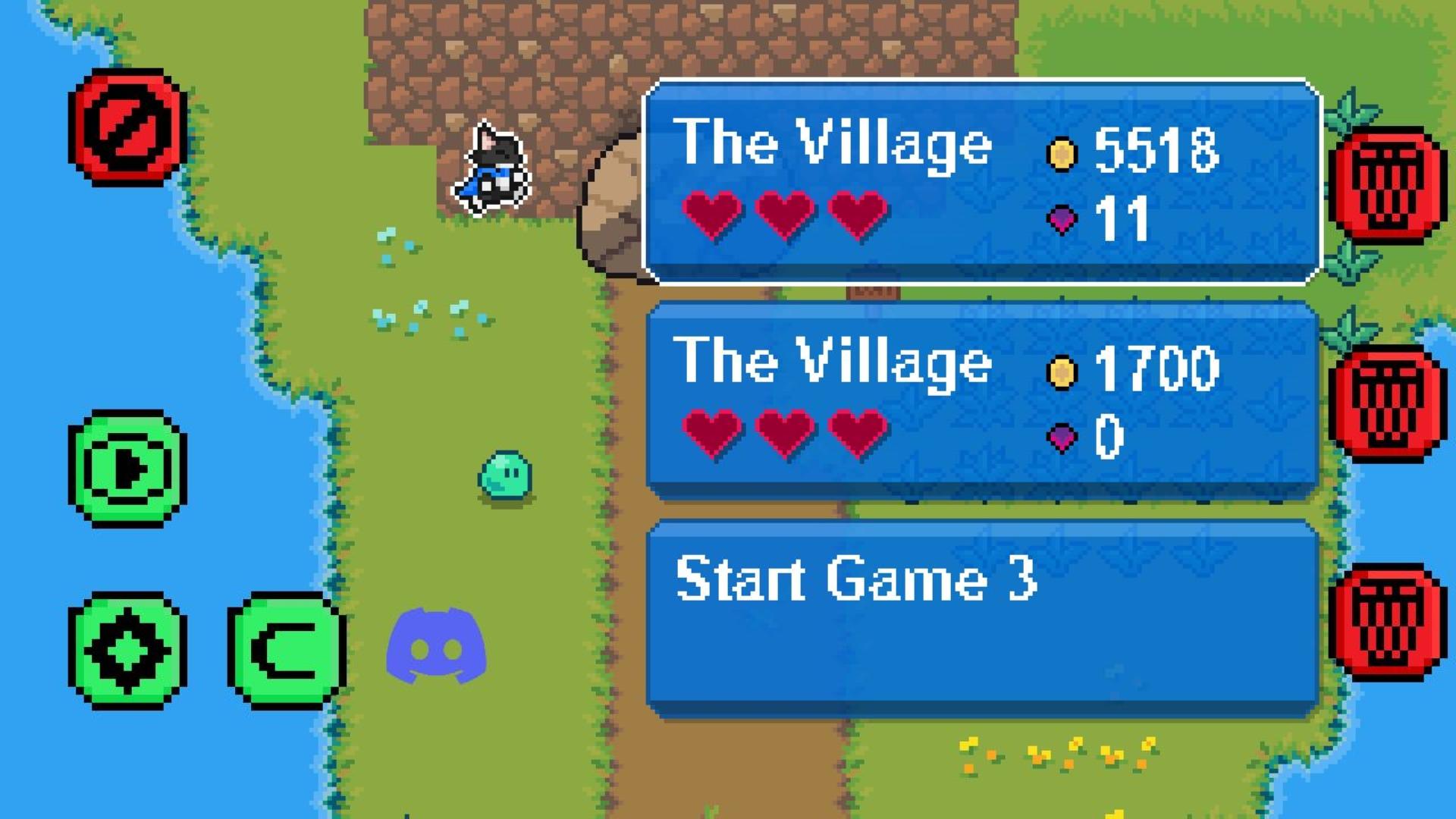Image resolution: width=1456 pixels, height=819 pixels.
Task: Select the green play button icon
Action: 127,466
